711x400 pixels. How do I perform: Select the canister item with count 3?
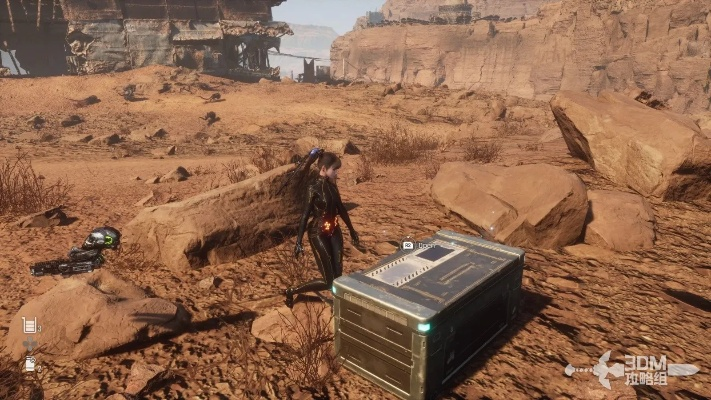tap(29, 325)
